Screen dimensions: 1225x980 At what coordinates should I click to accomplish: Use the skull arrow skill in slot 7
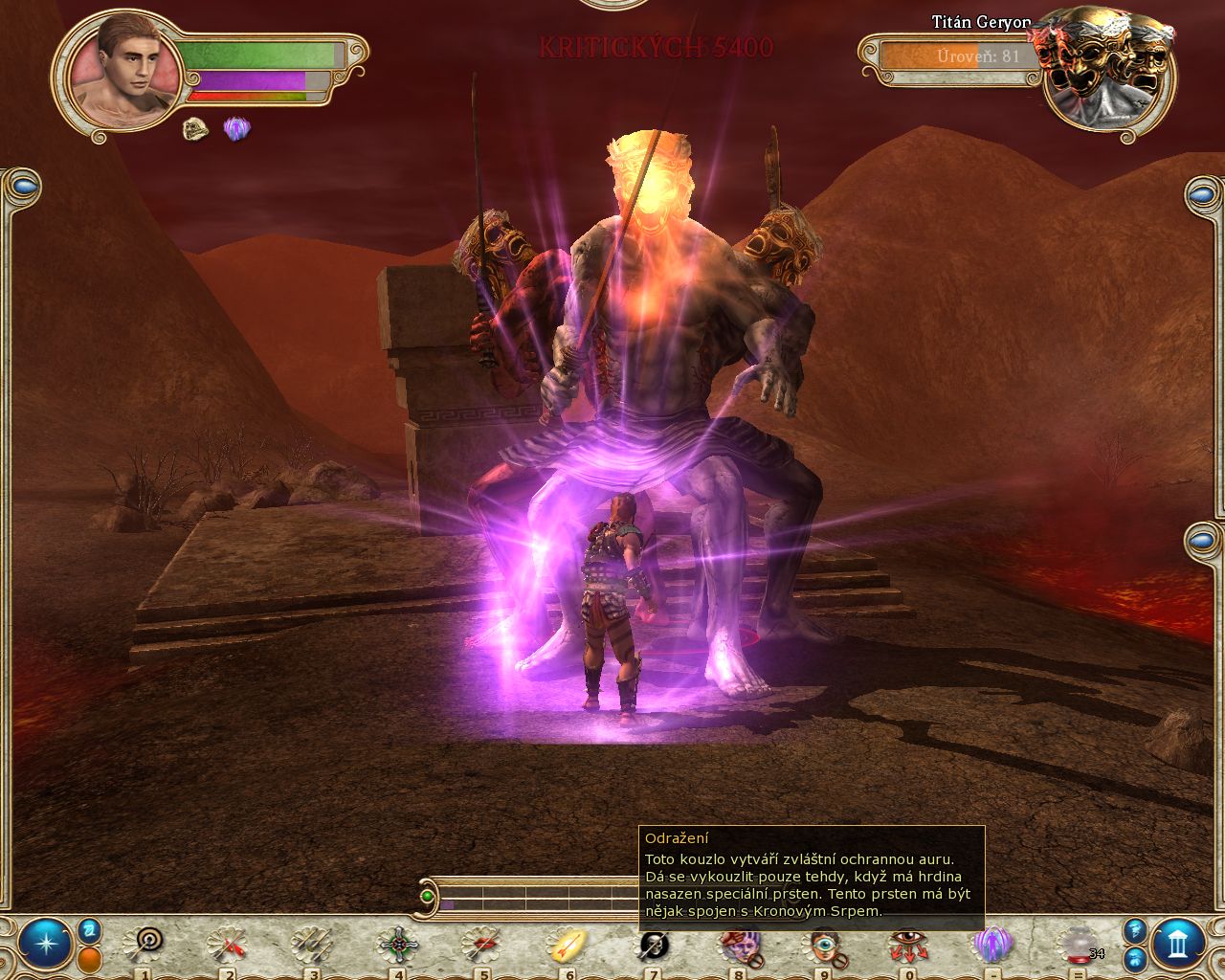654,945
